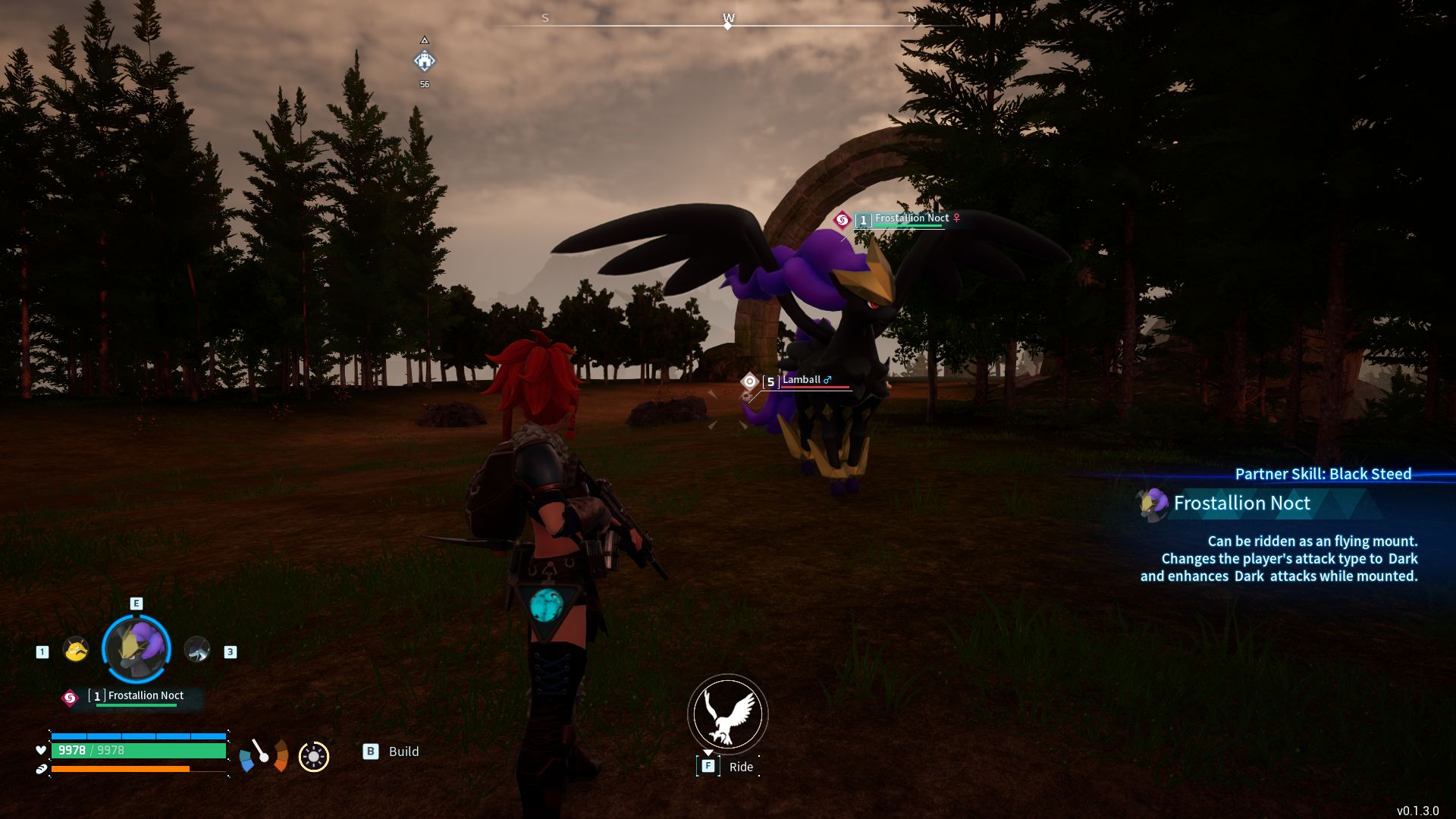
Task: Switch to the yellow pal party icon
Action: 76,650
